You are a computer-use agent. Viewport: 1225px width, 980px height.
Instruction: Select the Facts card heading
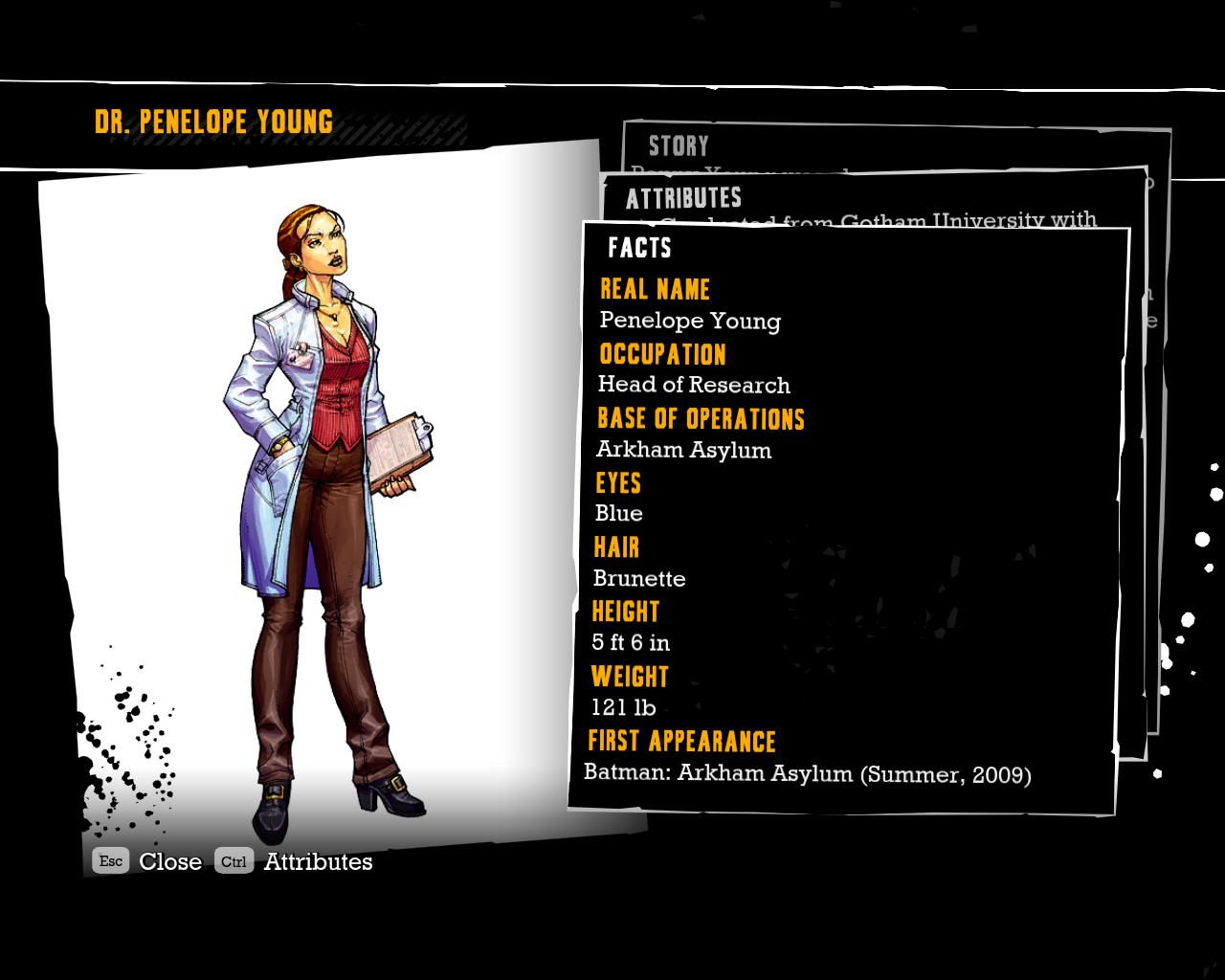click(x=639, y=248)
